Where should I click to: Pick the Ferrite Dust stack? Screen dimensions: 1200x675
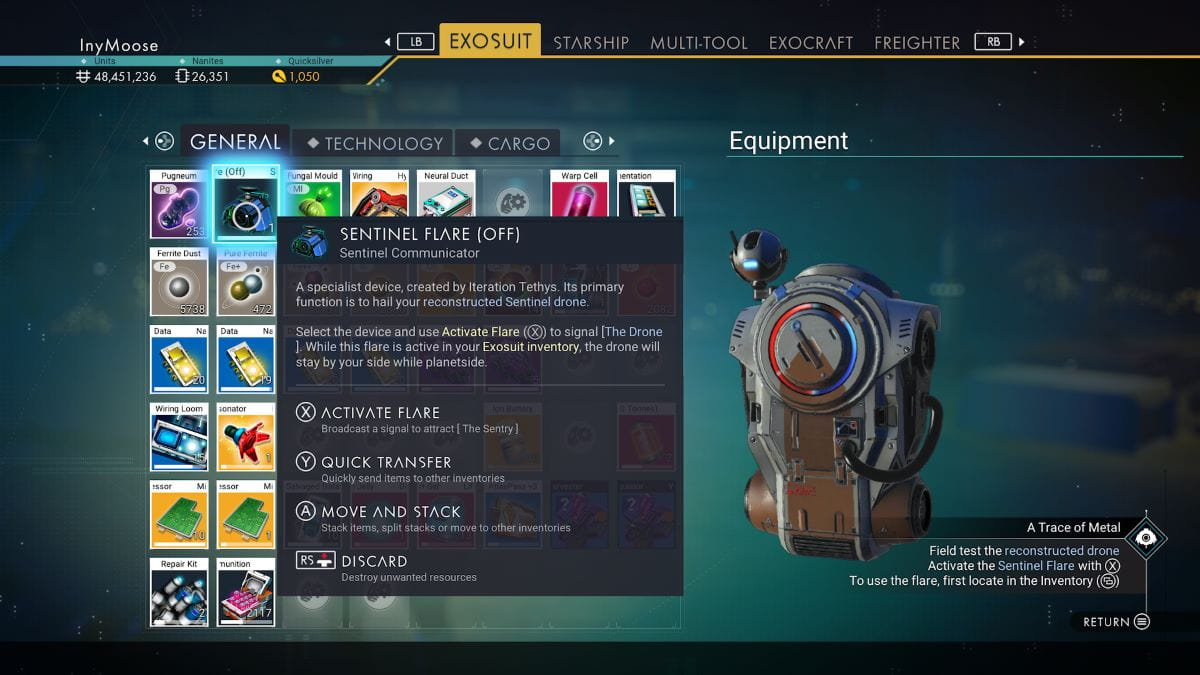pos(179,282)
